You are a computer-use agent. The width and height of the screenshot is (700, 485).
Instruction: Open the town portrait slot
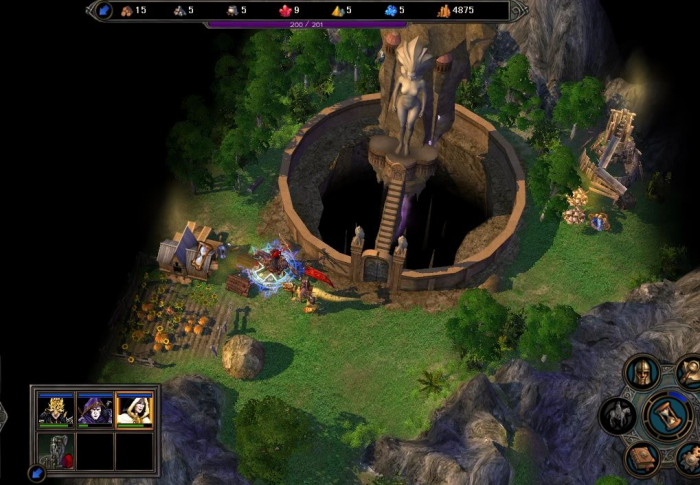(56, 449)
